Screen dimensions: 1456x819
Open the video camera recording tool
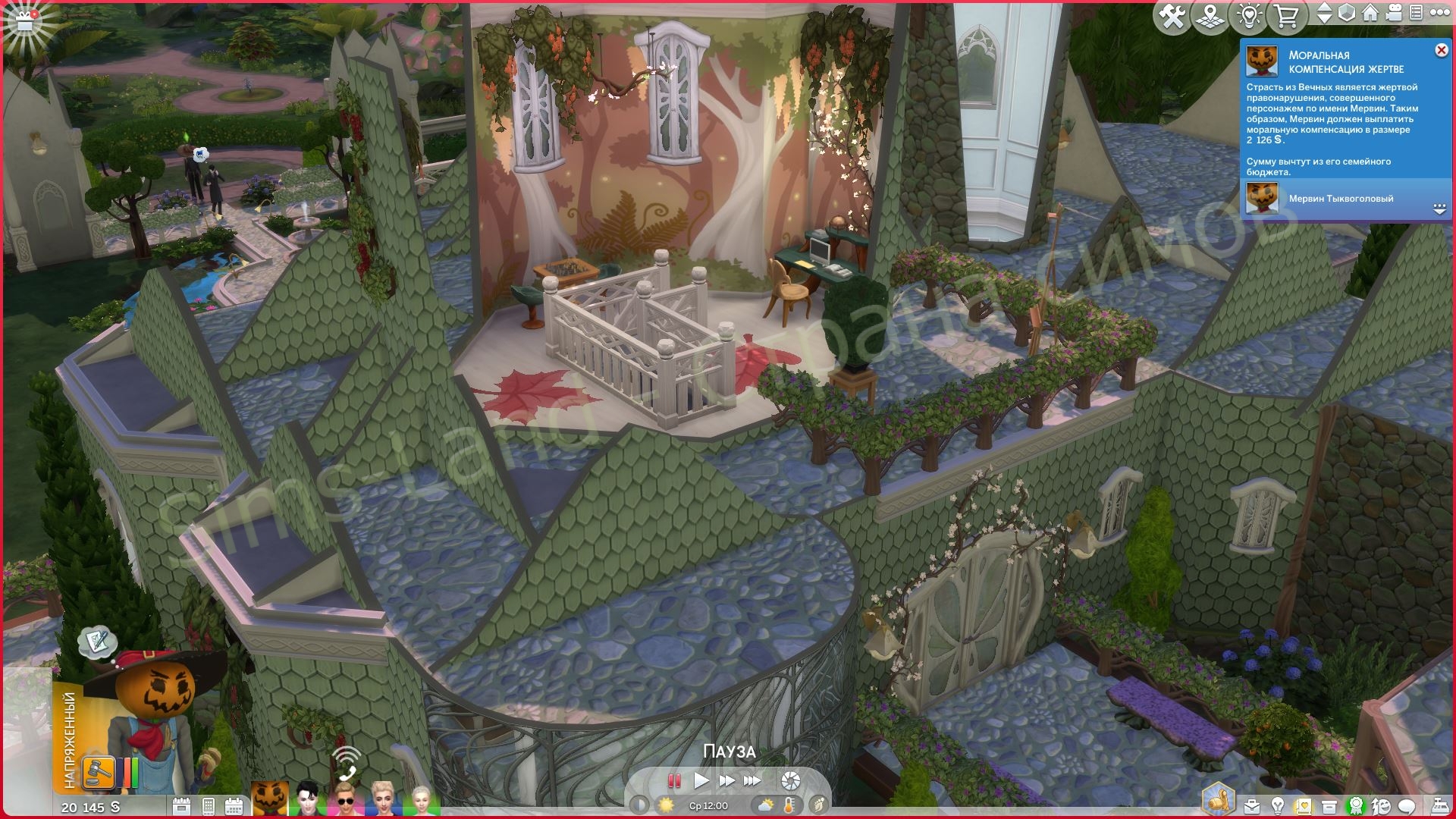coord(1393,14)
